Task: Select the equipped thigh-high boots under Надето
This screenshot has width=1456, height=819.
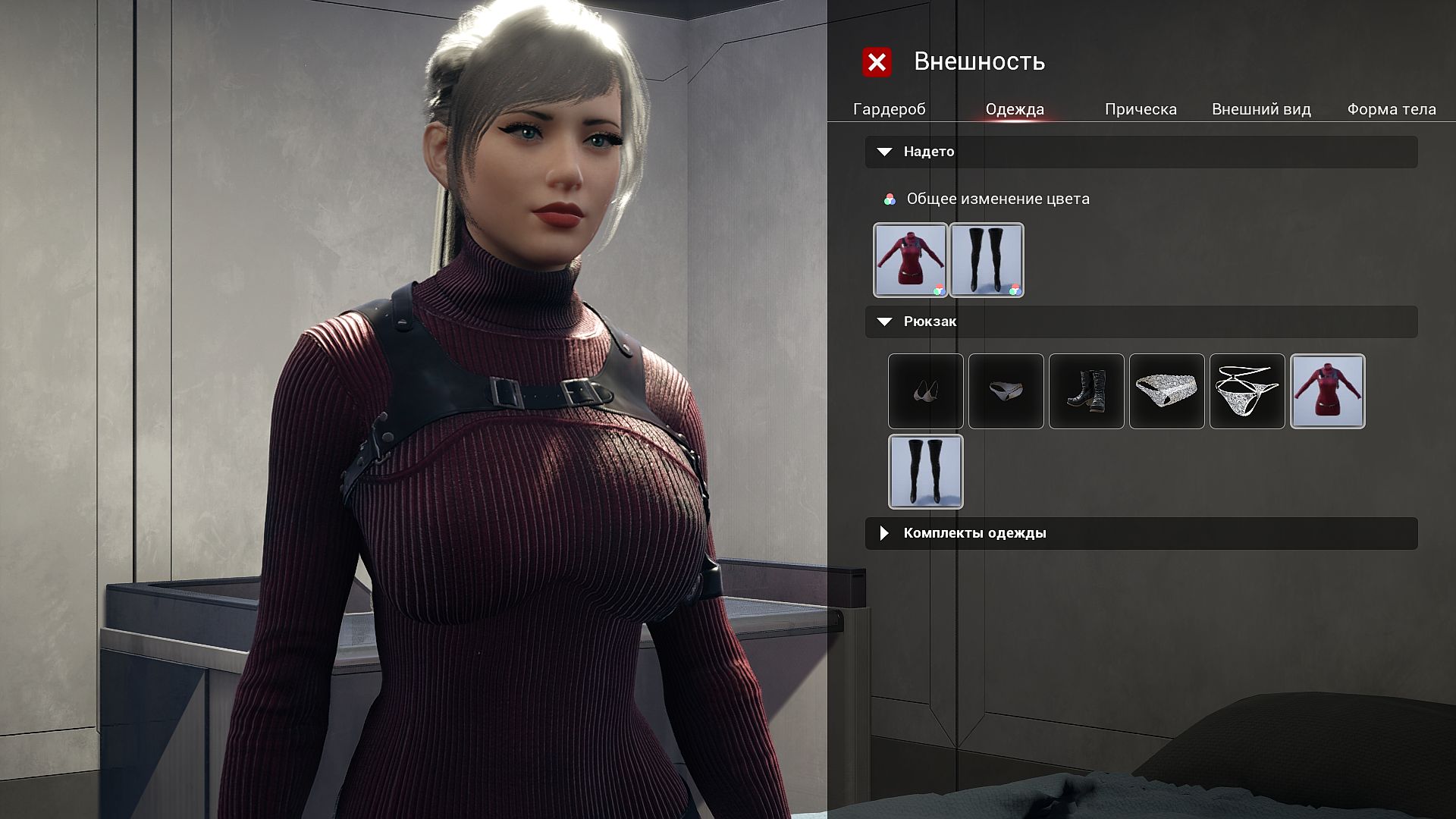Action: point(987,259)
